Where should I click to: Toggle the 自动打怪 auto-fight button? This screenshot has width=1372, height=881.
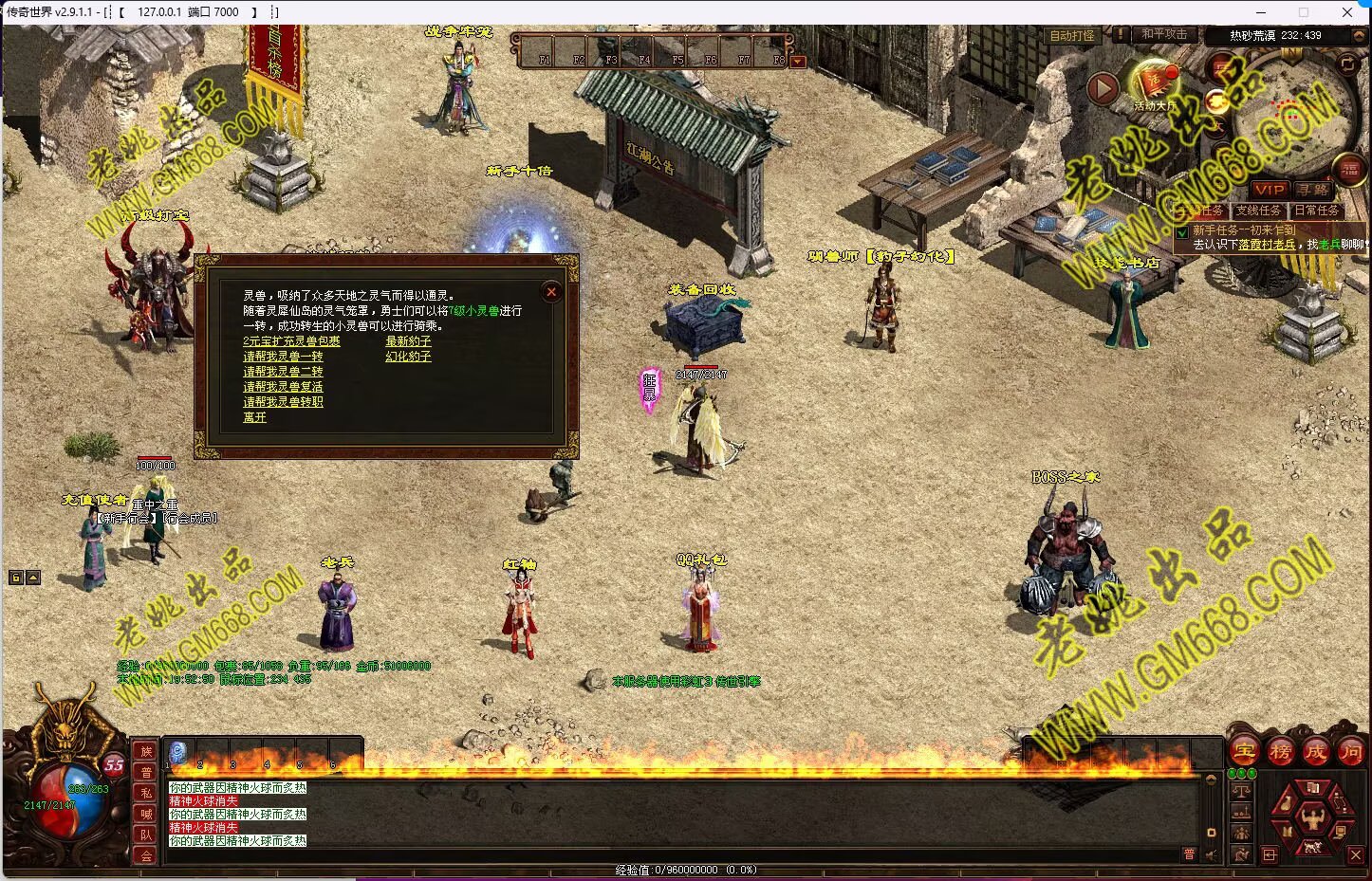(x=1072, y=35)
